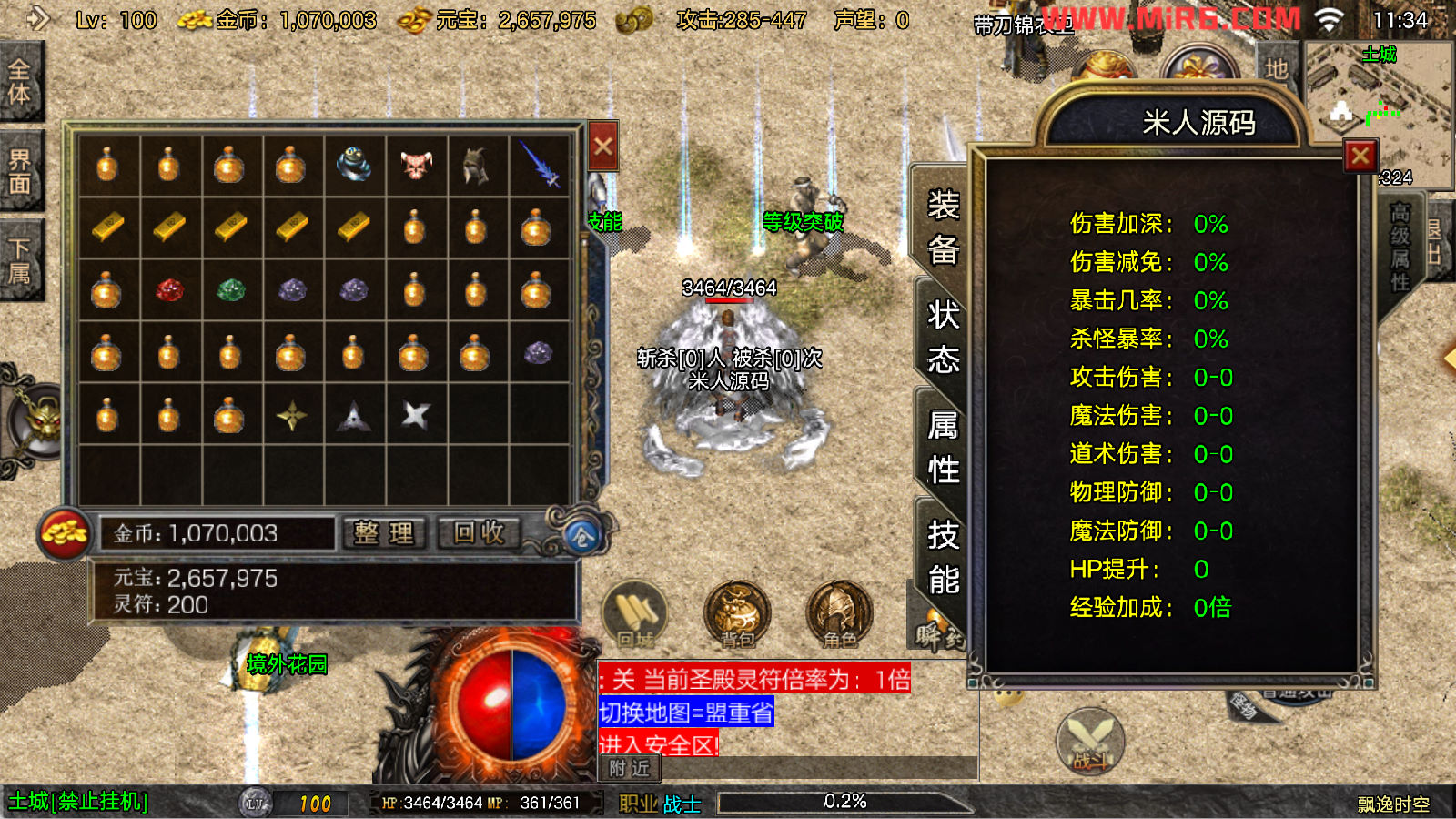The width and height of the screenshot is (1456, 819).
Task: Open the 全体 side menu button
Action: click(x=20, y=82)
